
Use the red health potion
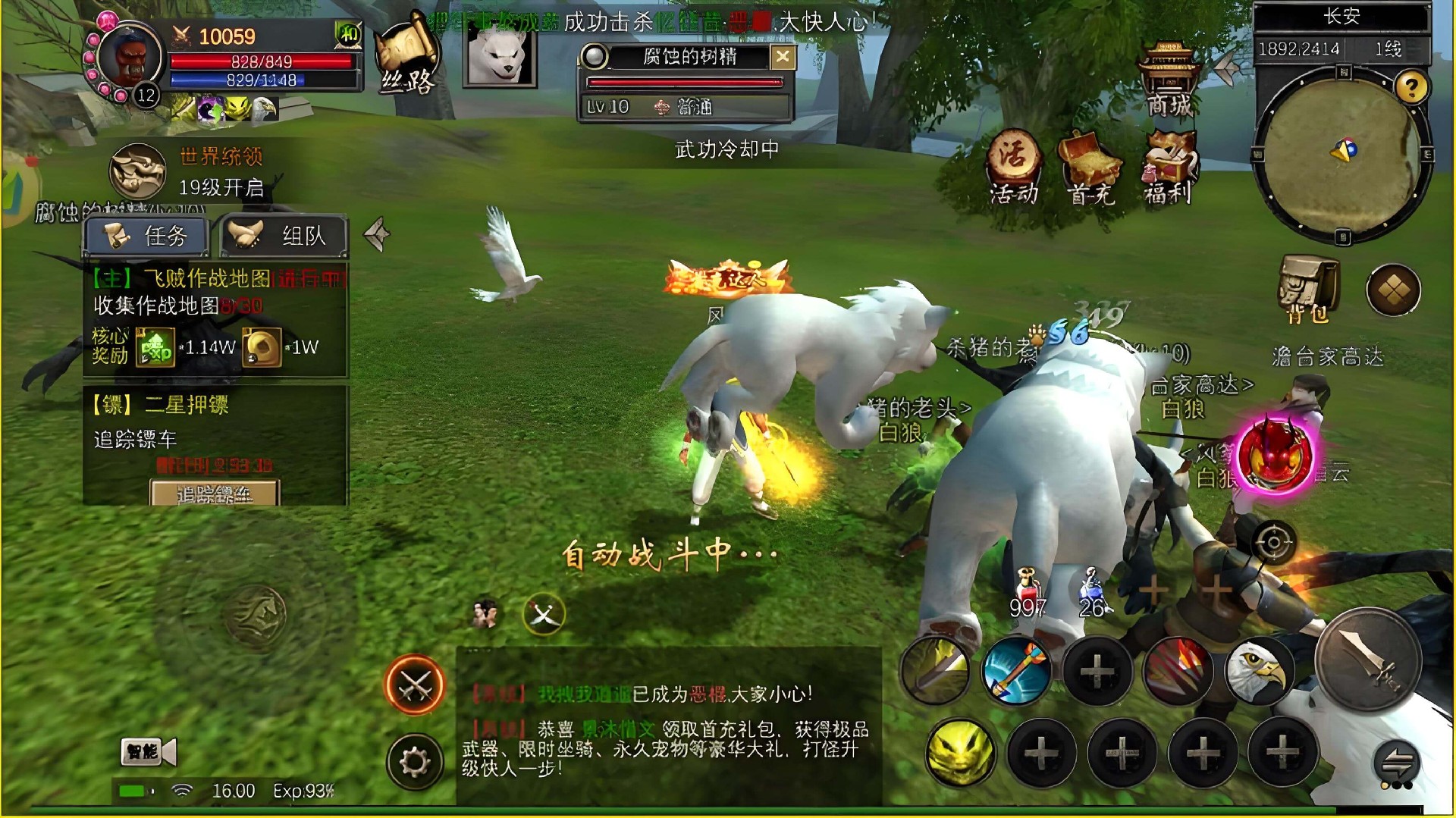click(x=1028, y=591)
